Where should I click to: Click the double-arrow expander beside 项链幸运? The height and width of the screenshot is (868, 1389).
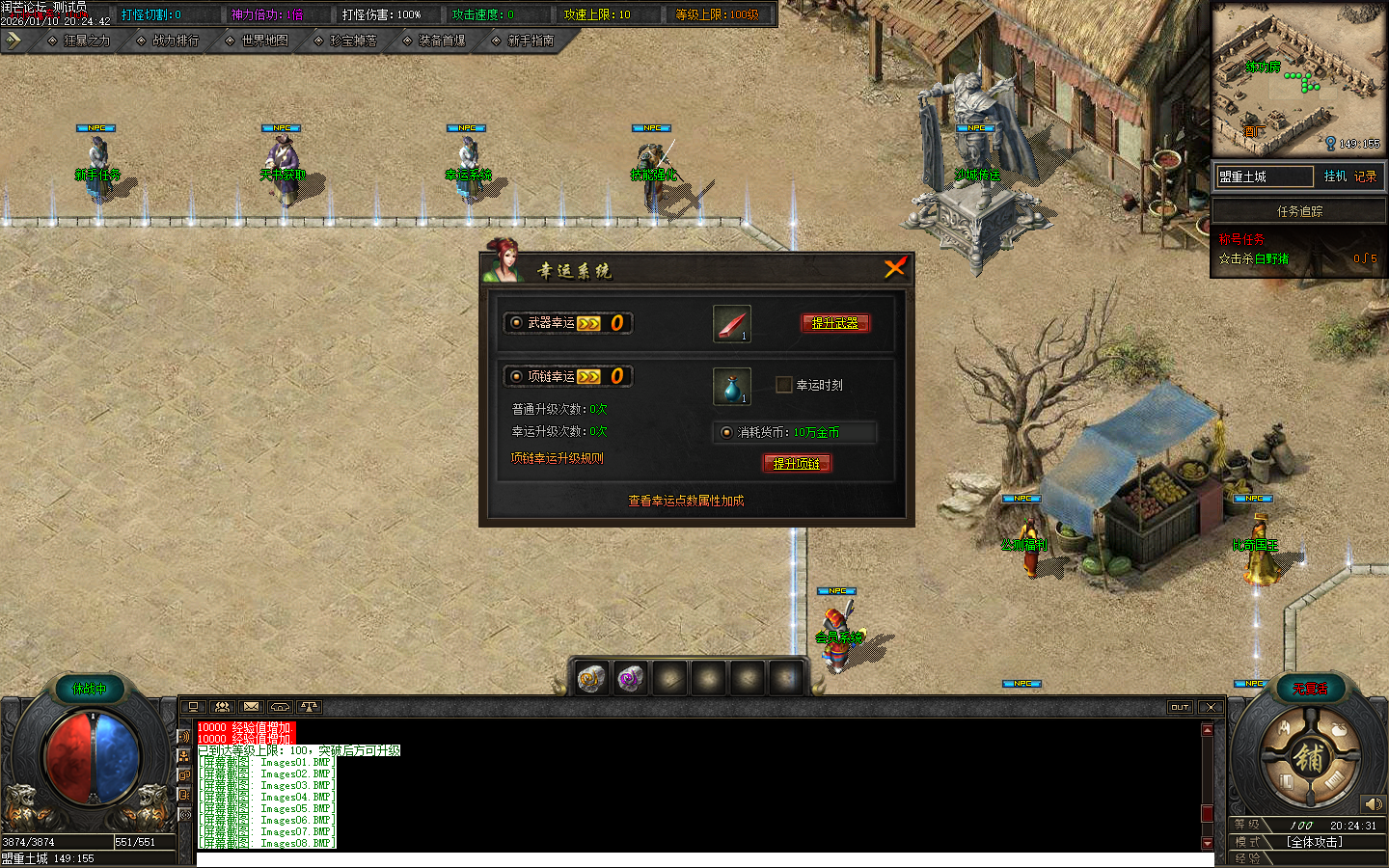[x=589, y=376]
